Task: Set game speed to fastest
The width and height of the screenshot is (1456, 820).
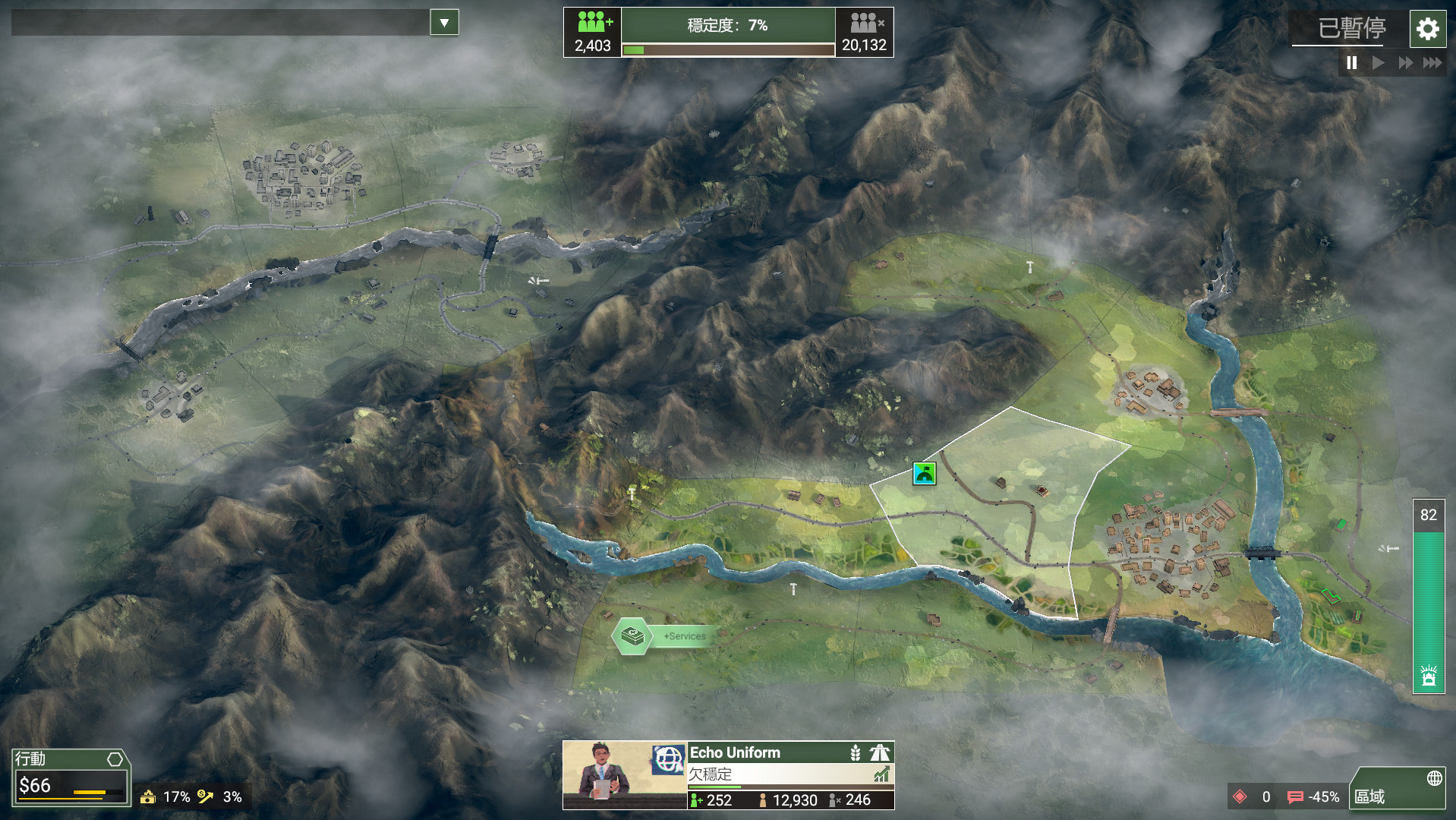Action: point(1432,63)
